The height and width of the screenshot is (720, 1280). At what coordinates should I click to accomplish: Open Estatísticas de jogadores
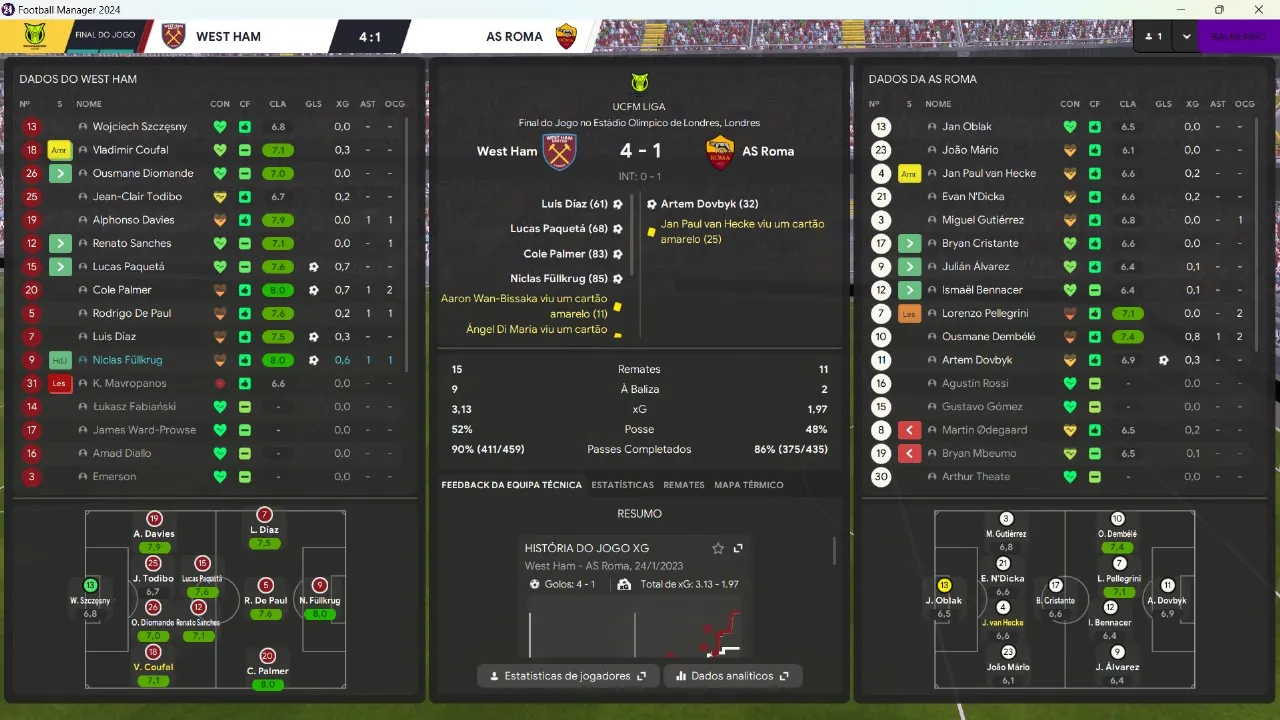point(568,676)
